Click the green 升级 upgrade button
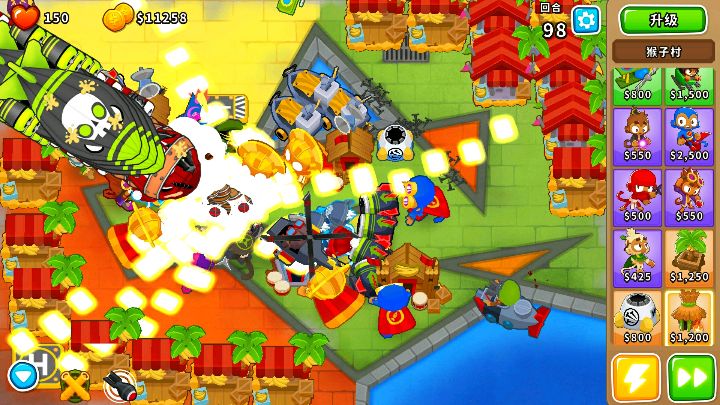The width and height of the screenshot is (720, 405). pyautogui.click(x=663, y=20)
